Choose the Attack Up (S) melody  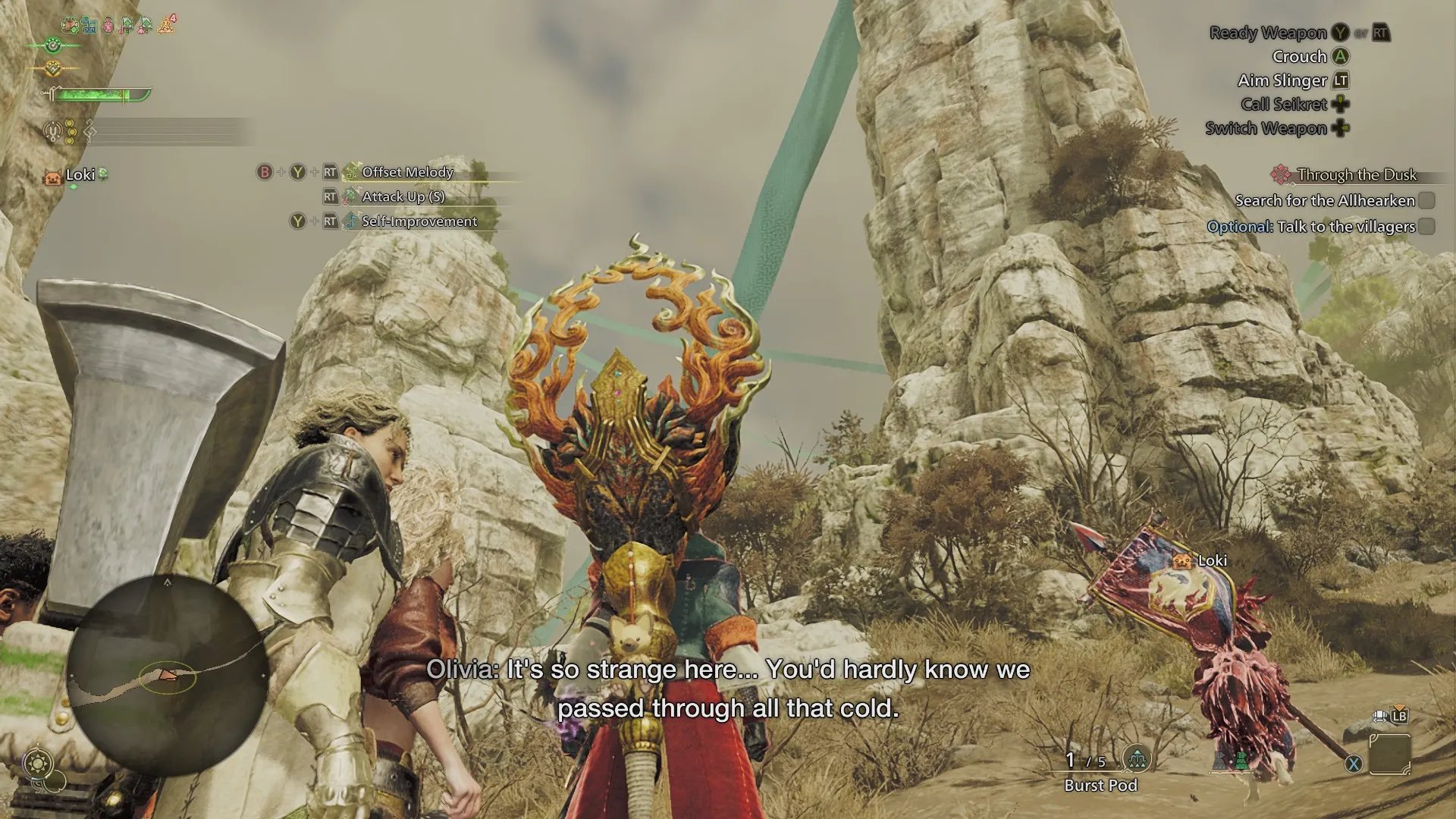[x=403, y=196]
